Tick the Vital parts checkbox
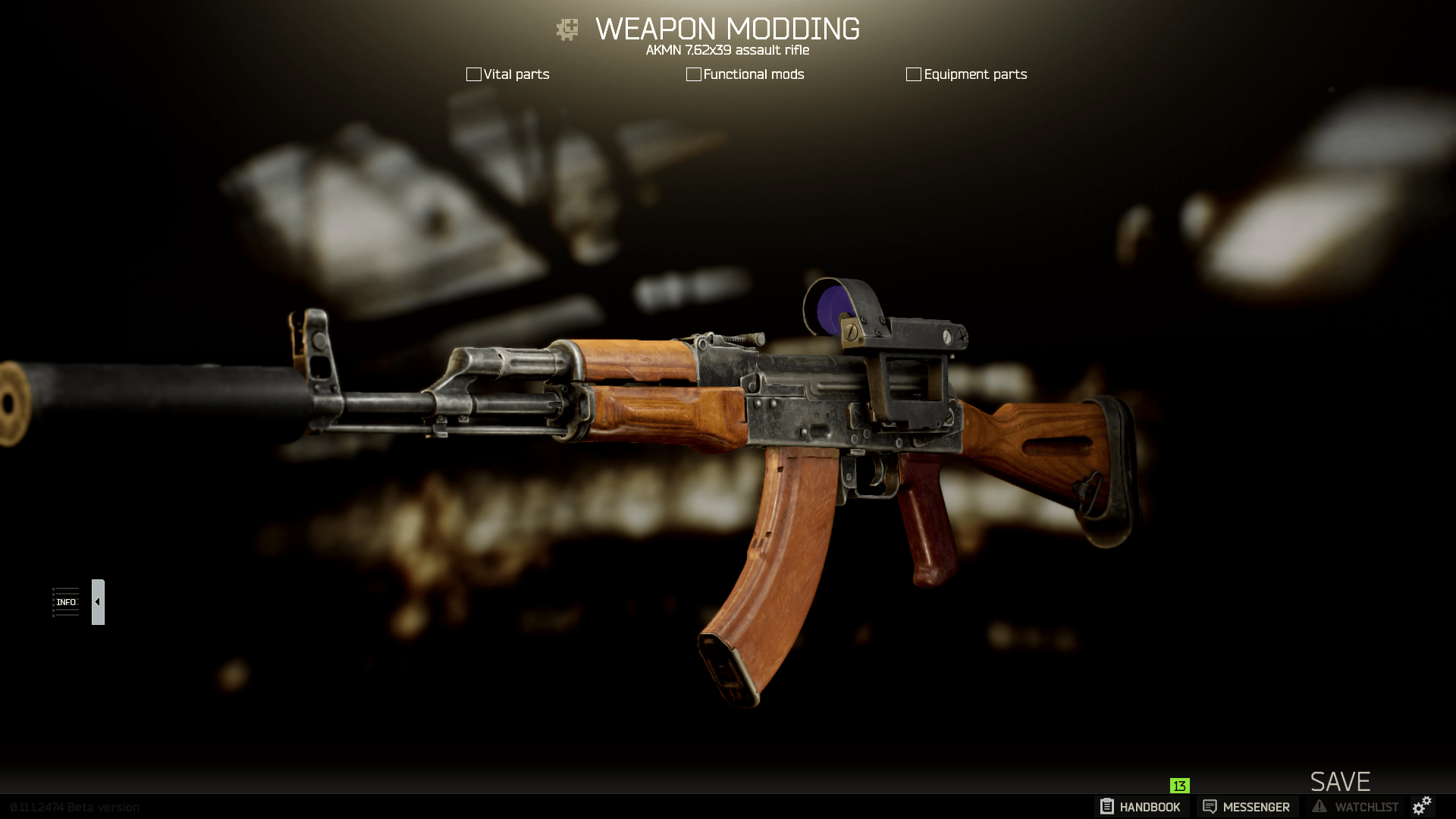Image resolution: width=1456 pixels, height=819 pixels. pyautogui.click(x=474, y=74)
